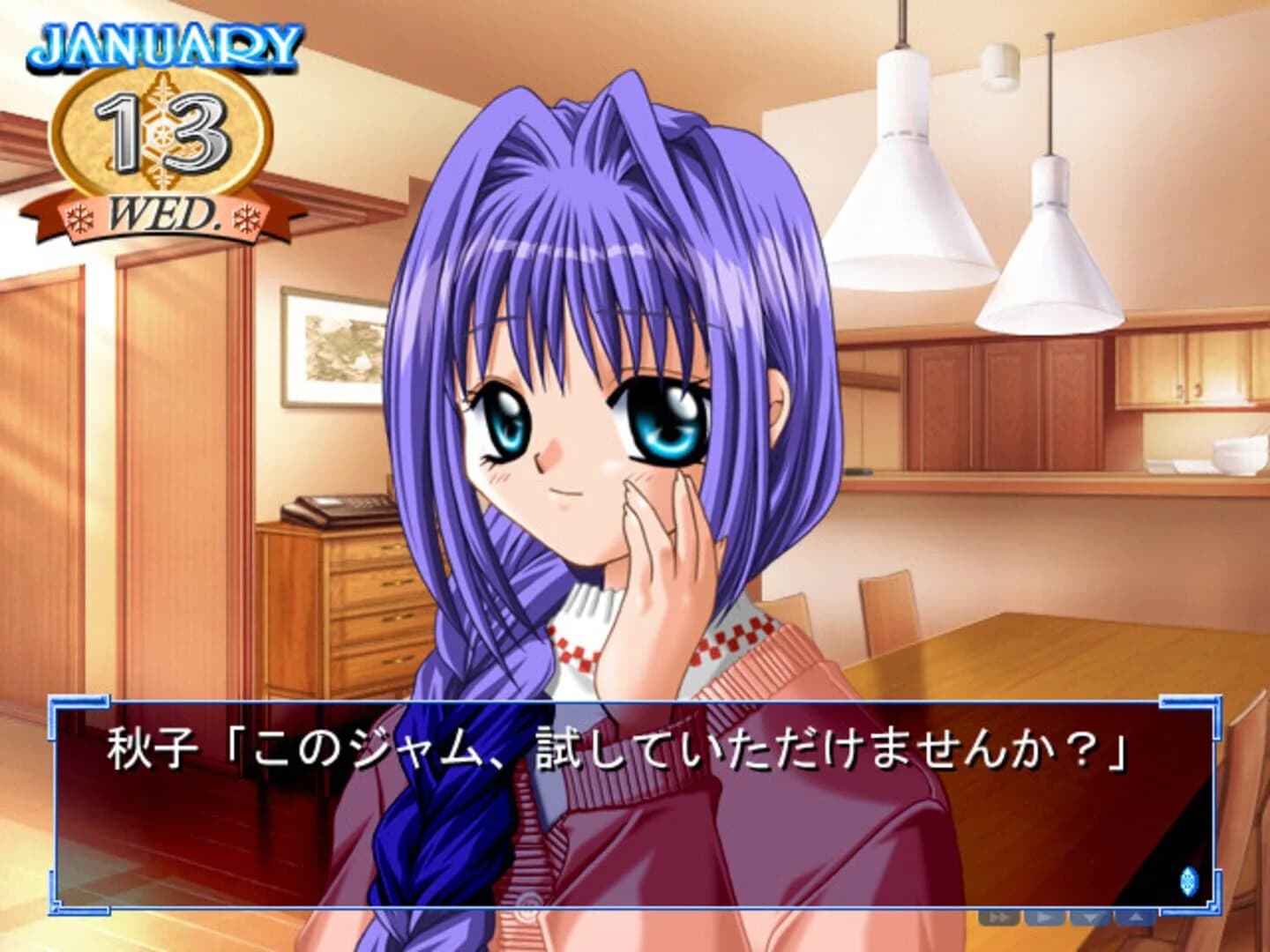Screen dimensions: 1270x952
Task: Toggle the message window visibility with down arrow
Action: click(x=1091, y=919)
